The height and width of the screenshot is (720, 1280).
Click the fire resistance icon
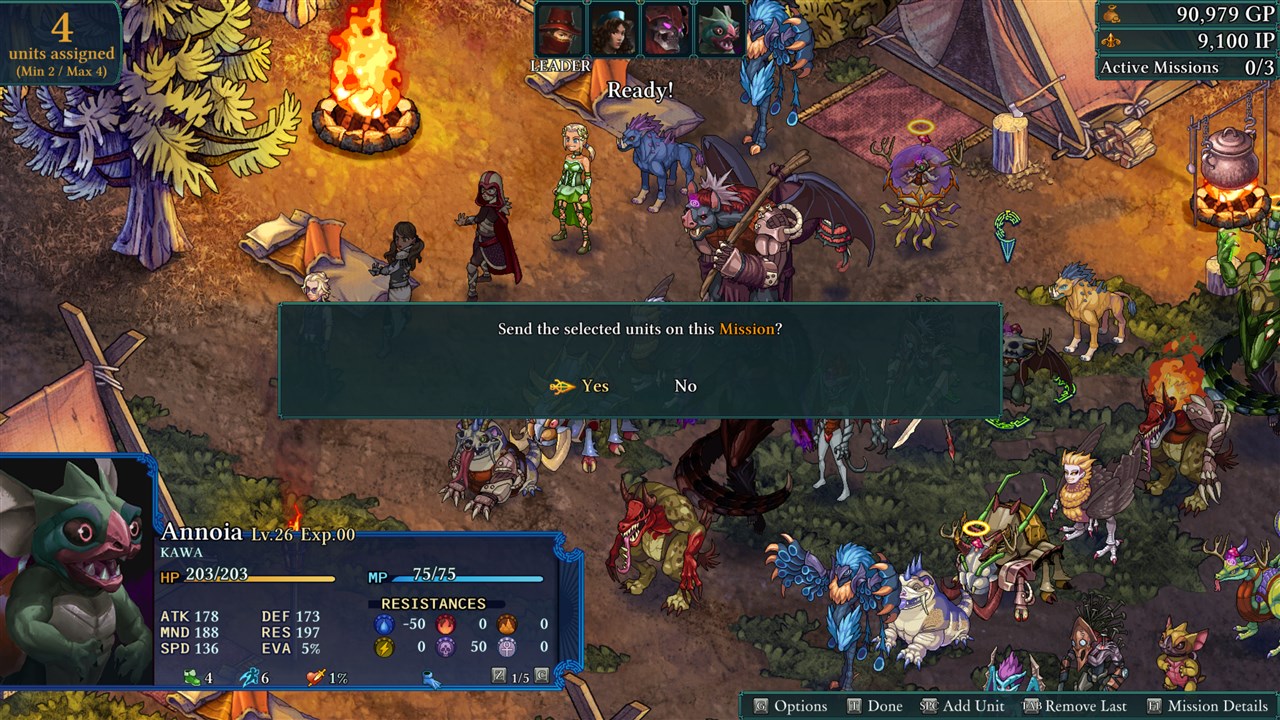point(446,623)
